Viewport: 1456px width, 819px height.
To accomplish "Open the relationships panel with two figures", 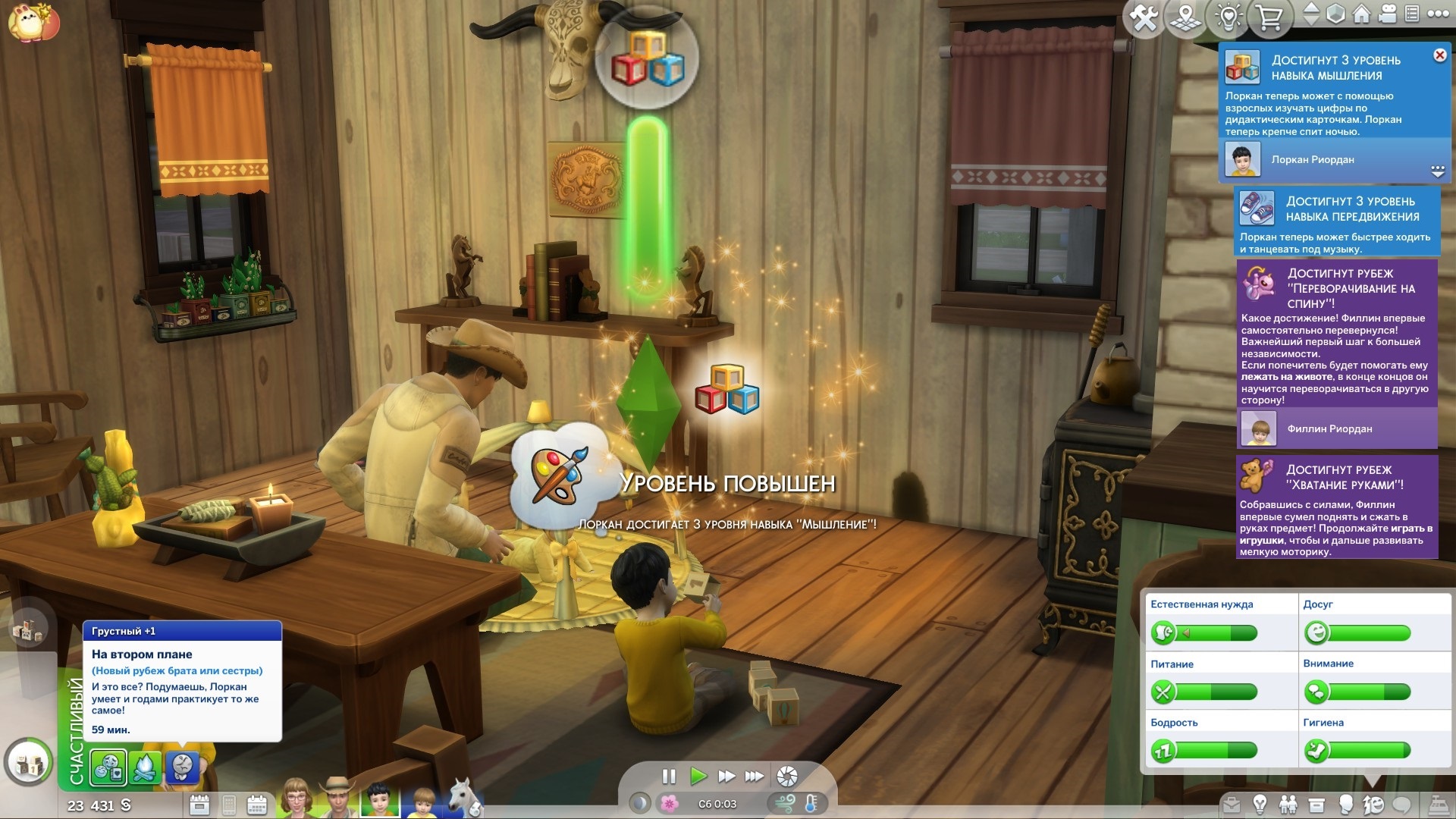I will pos(1288,805).
